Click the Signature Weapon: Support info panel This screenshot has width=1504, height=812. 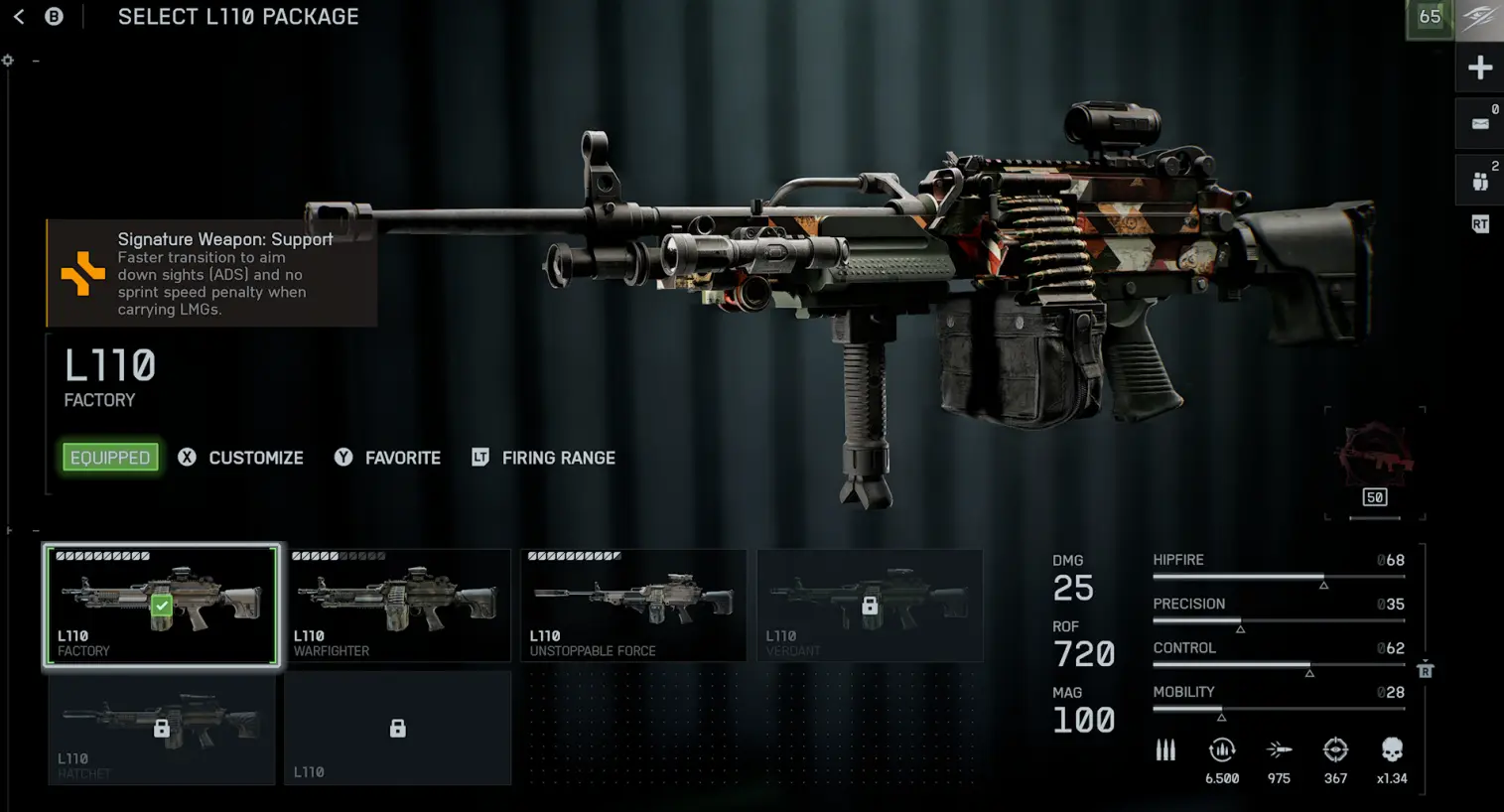[211, 273]
